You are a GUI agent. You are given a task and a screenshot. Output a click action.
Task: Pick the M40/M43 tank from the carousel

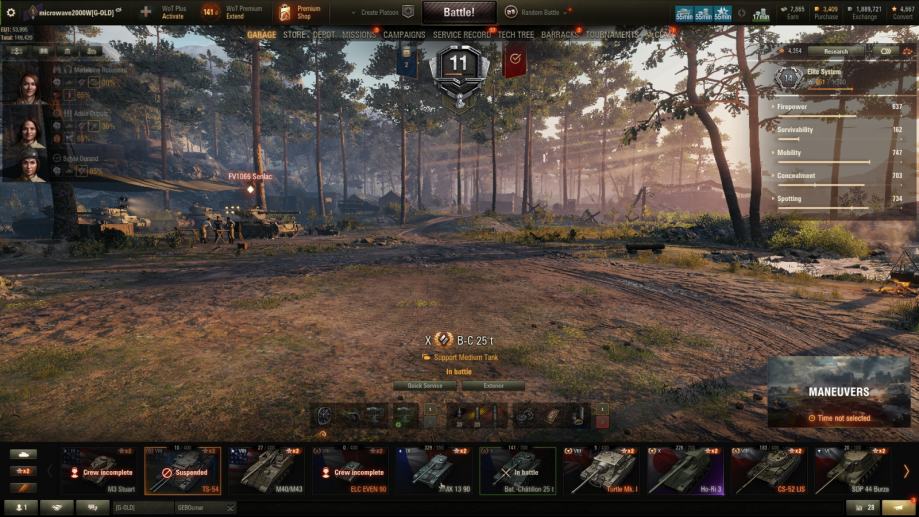[266, 470]
